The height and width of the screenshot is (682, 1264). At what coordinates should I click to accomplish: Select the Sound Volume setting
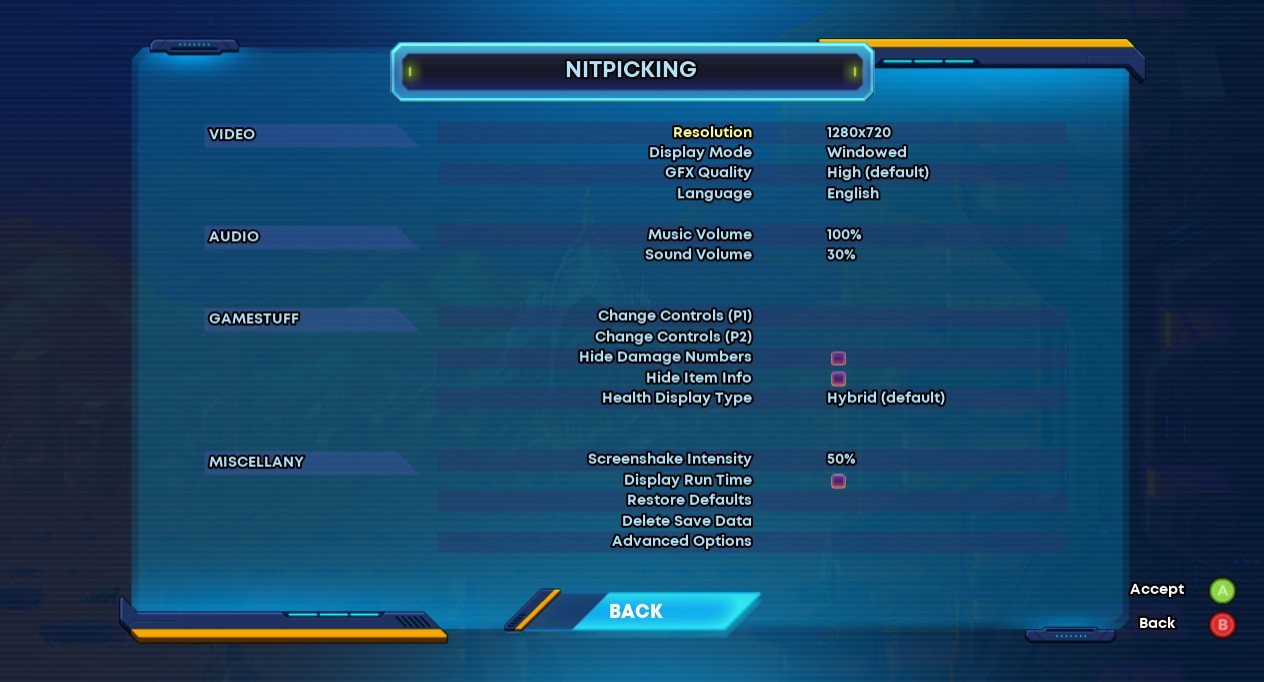coord(698,254)
